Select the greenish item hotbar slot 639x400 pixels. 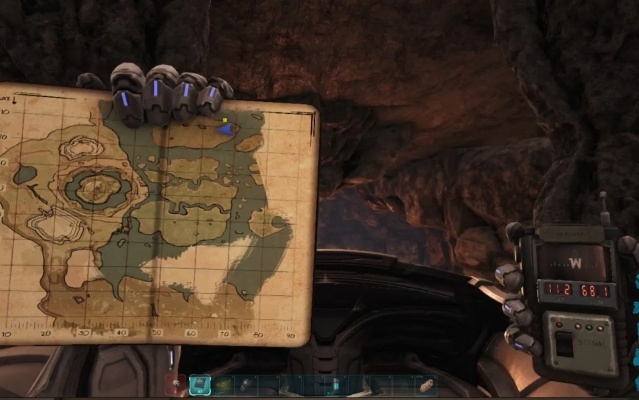(222, 384)
